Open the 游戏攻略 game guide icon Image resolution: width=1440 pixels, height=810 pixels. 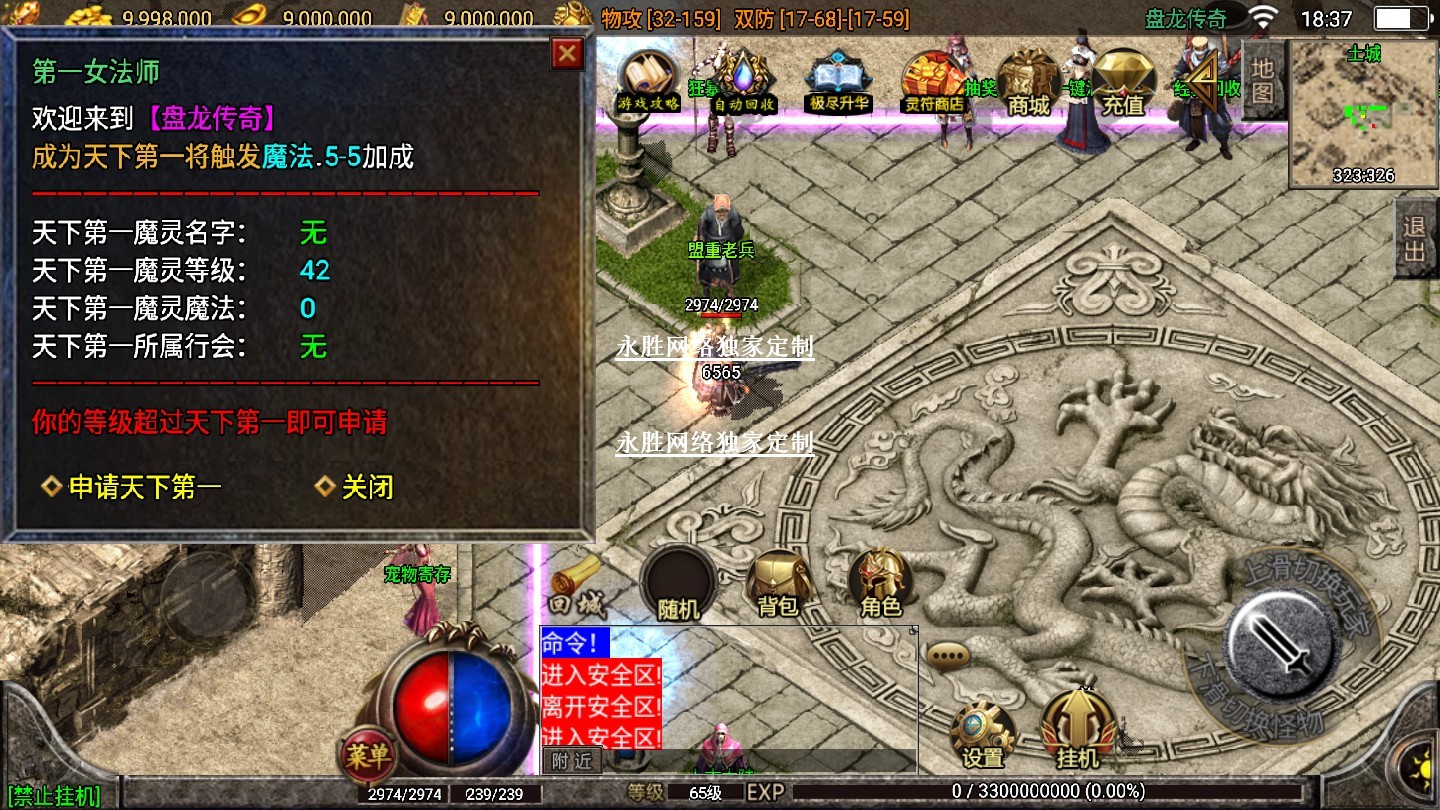point(648,80)
